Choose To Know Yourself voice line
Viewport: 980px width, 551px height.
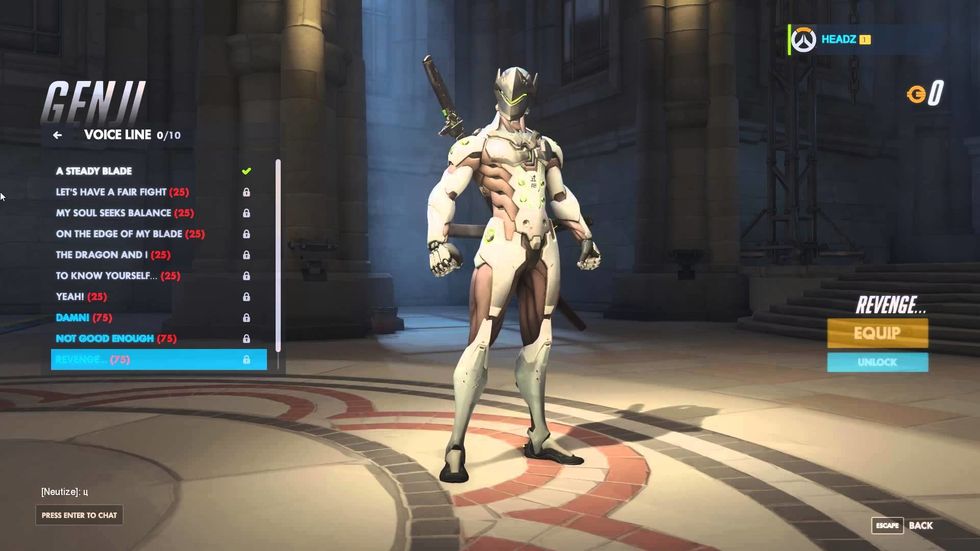pos(118,276)
